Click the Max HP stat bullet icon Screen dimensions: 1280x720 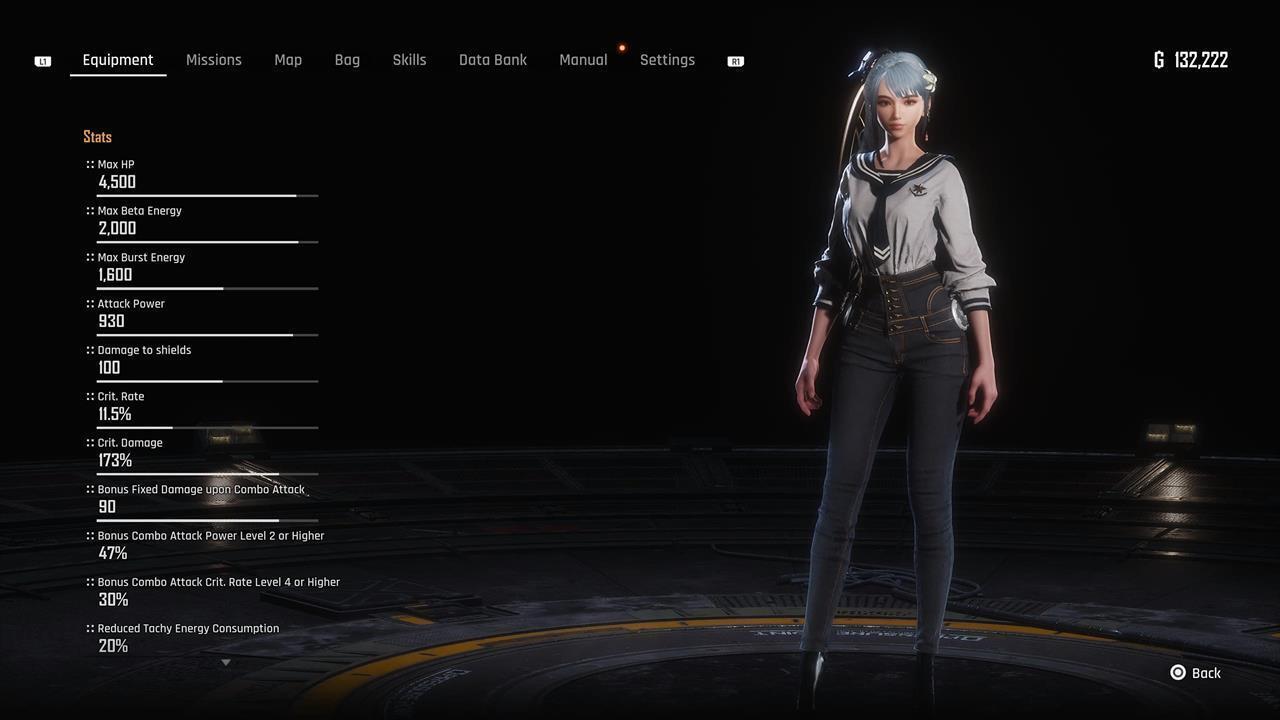click(x=88, y=164)
